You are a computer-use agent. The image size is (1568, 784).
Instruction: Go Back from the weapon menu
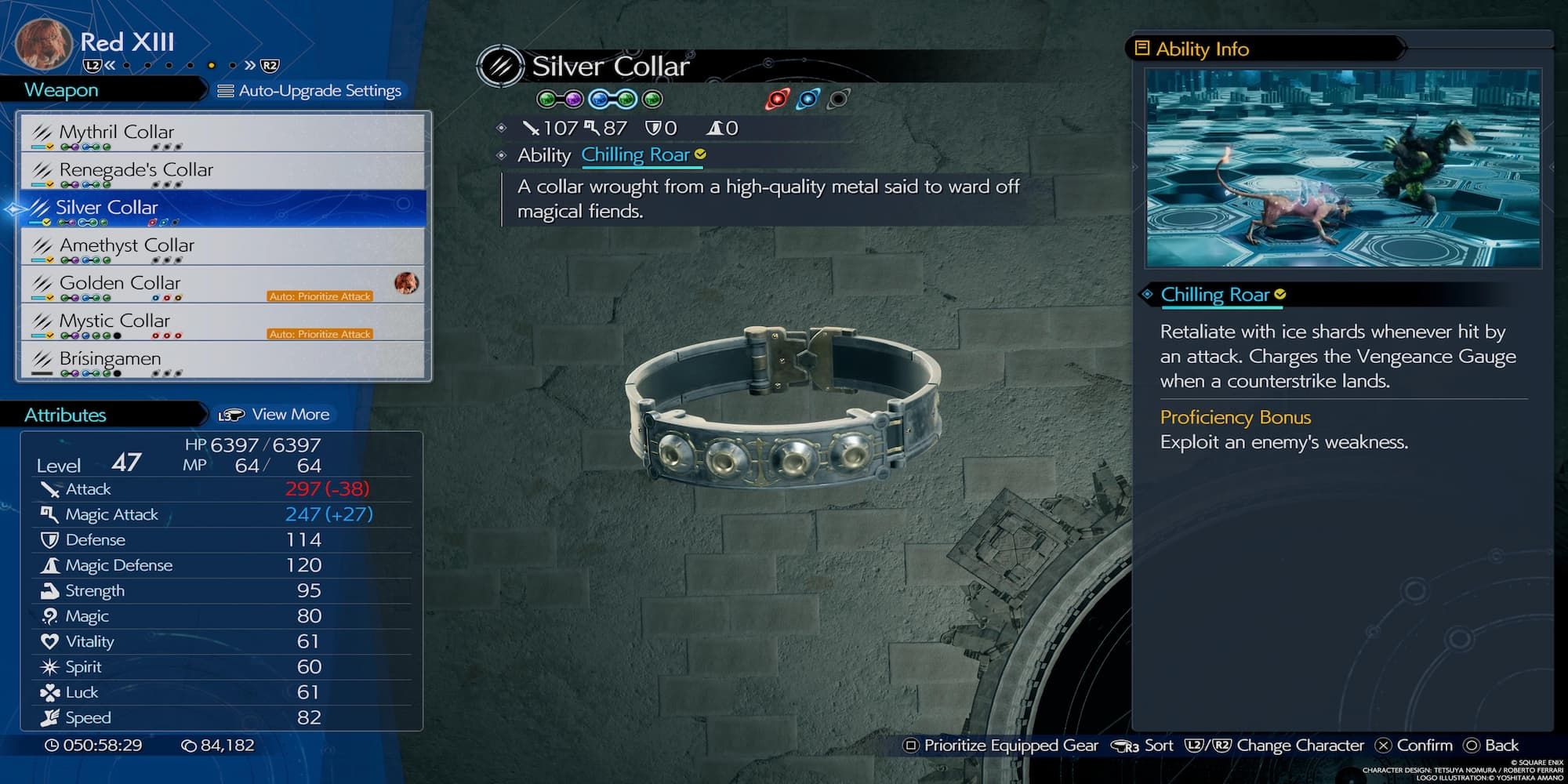[1492, 746]
